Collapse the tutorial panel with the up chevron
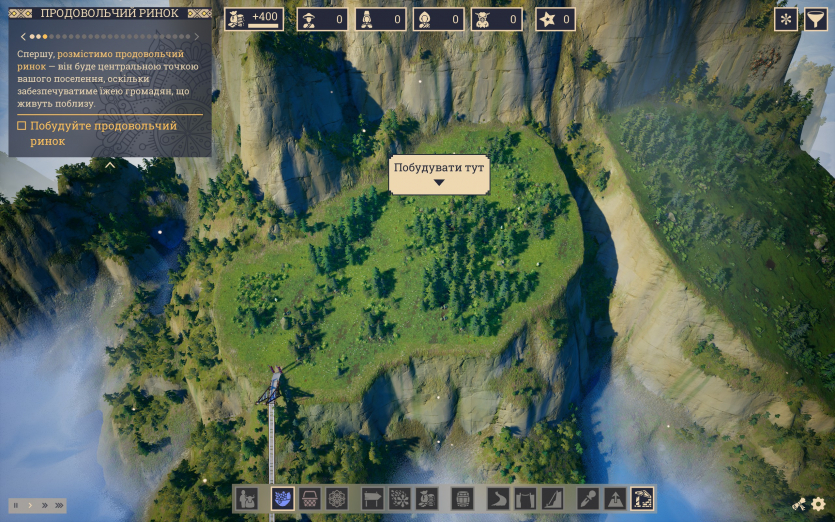835x522 pixels. (110, 164)
